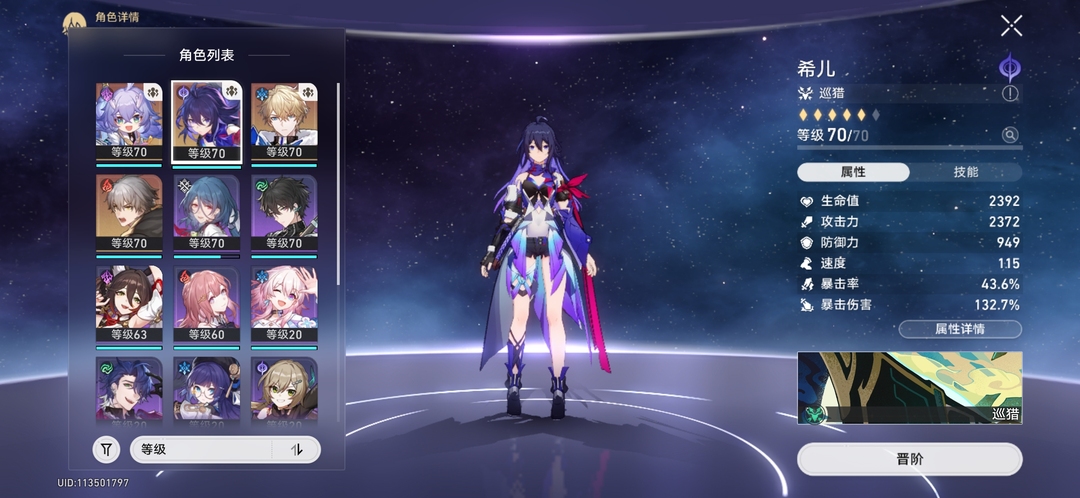Open the 巡猎 light cone thumbnail

[909, 388]
